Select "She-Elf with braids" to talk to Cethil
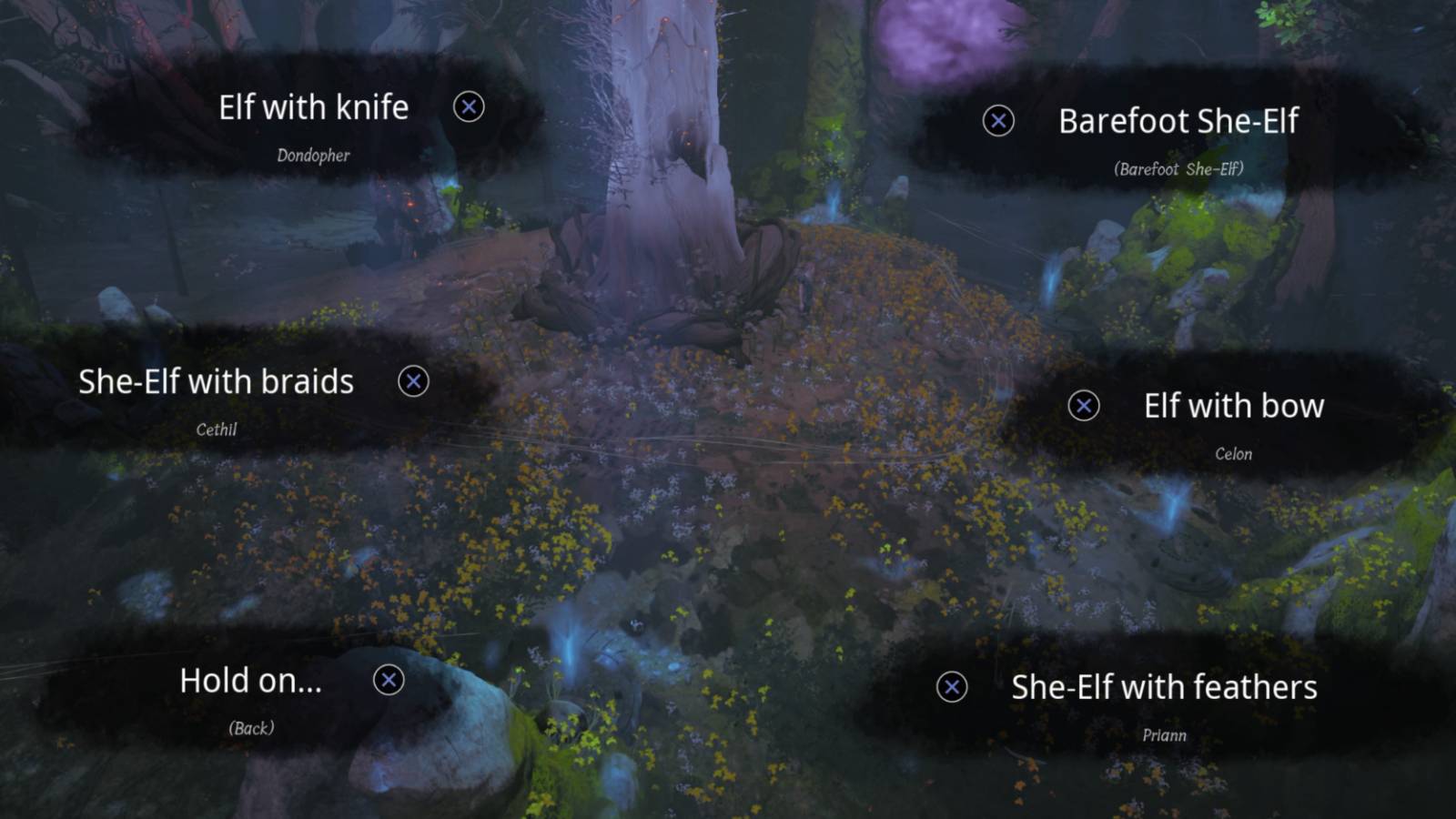Image resolution: width=1456 pixels, height=819 pixels. pyautogui.click(x=216, y=382)
